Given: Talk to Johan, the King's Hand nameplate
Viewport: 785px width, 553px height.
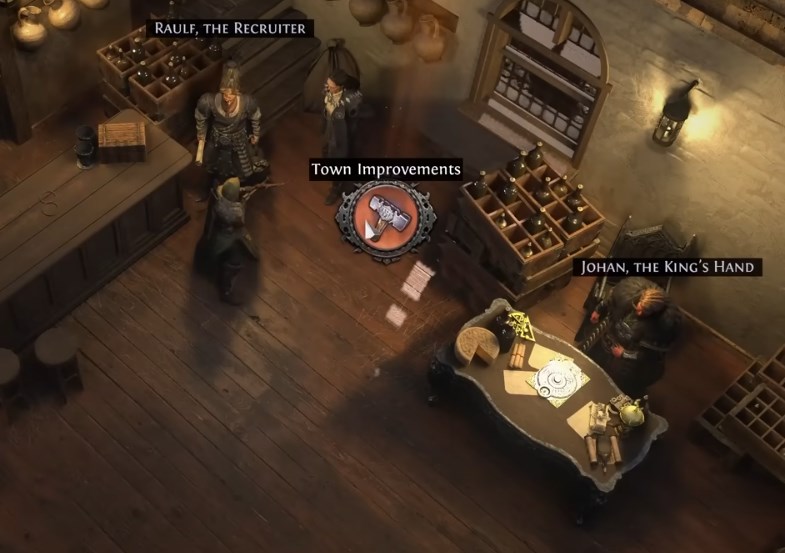Looking at the screenshot, I should (x=667, y=267).
